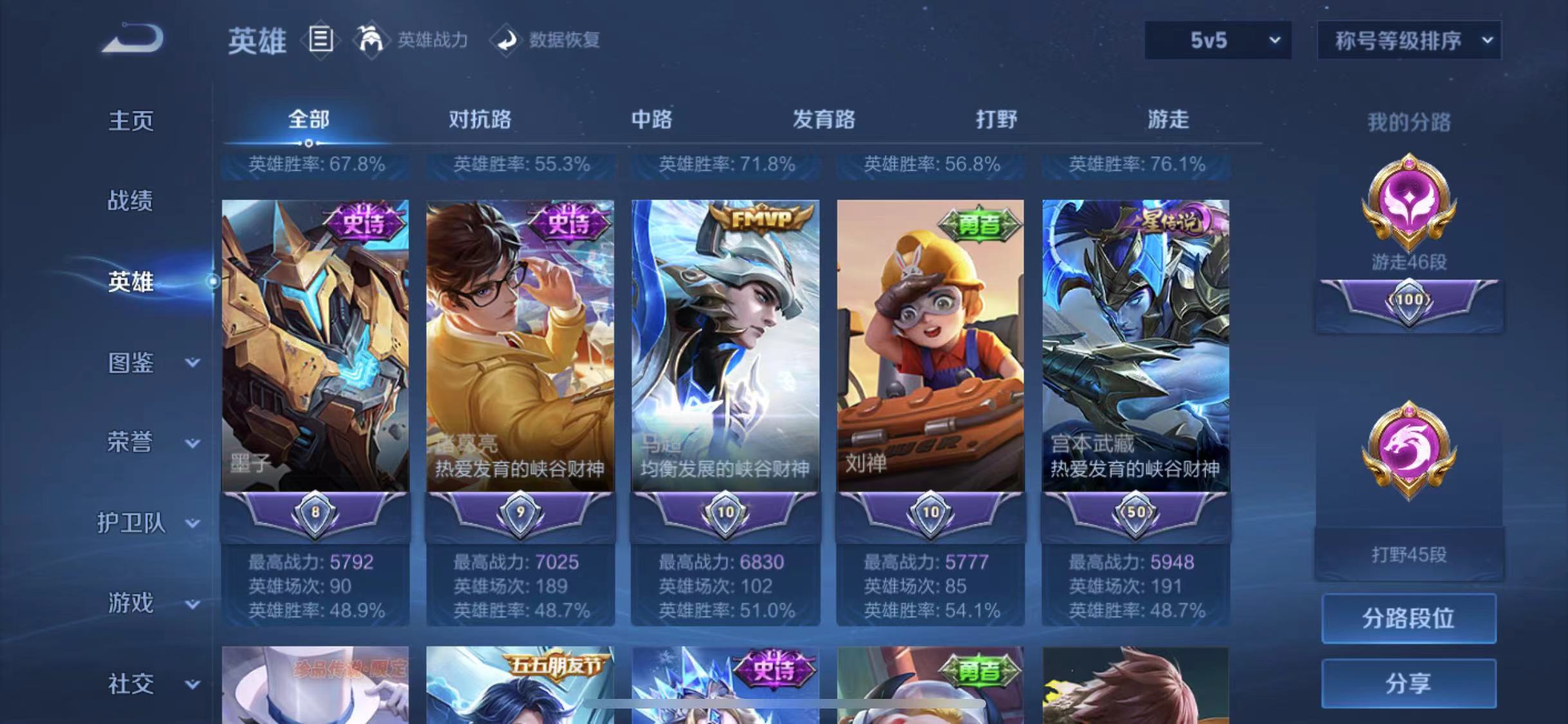
Task: Select 社交 in the left sidebar
Action: coord(130,684)
